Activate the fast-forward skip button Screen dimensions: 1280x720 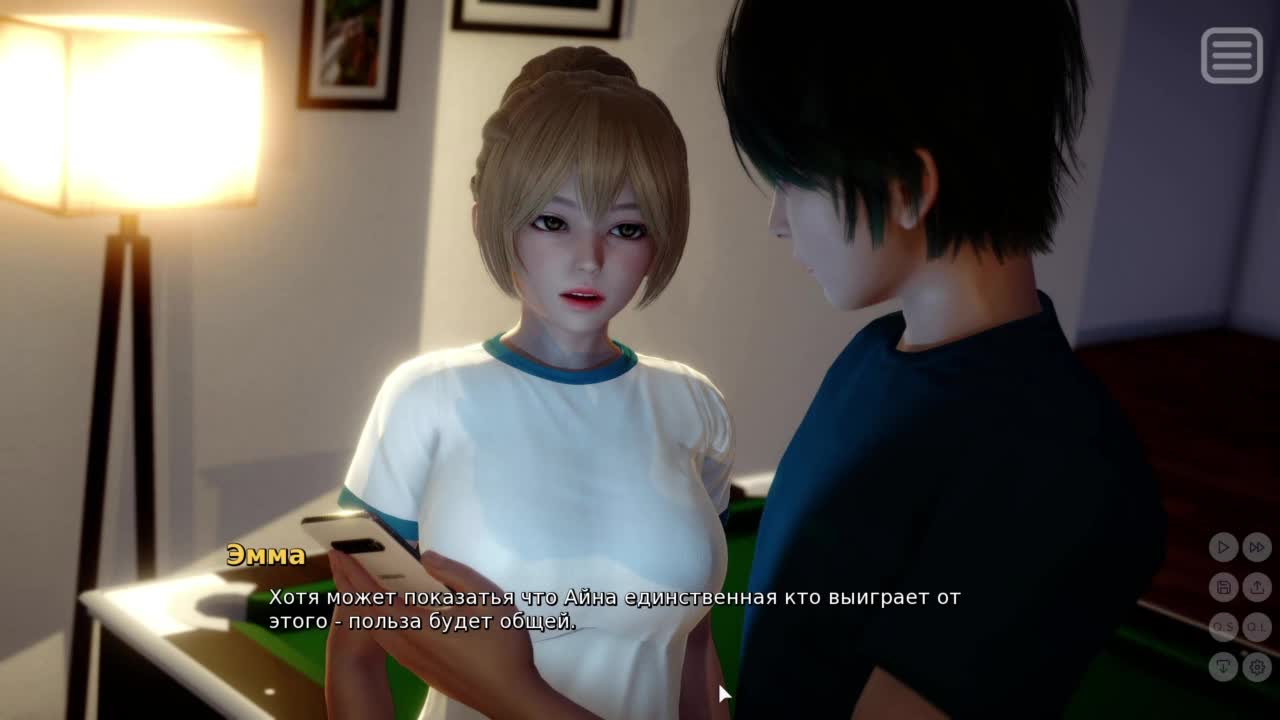coord(1257,547)
